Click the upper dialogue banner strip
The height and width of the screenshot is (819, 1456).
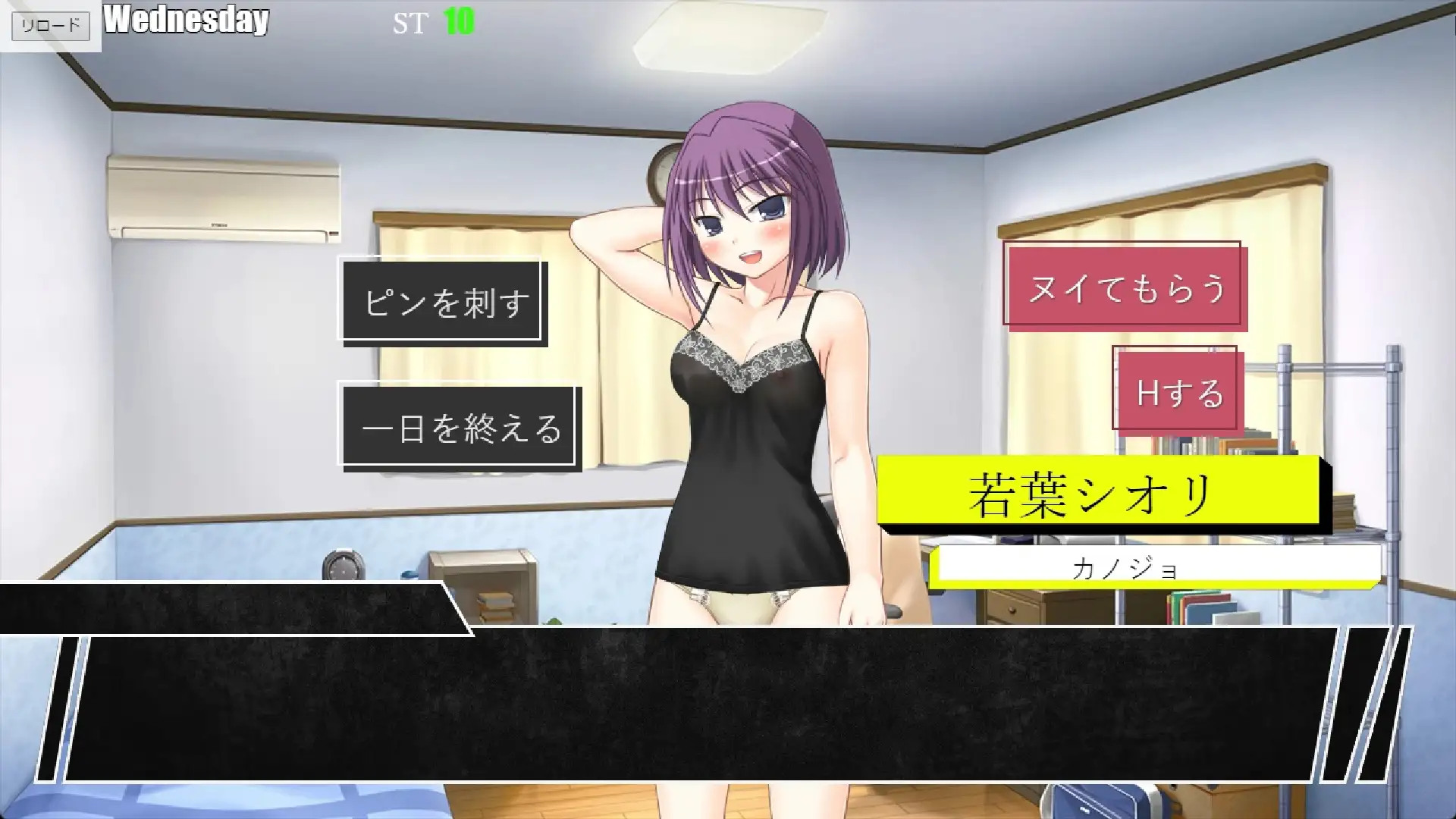click(x=227, y=607)
